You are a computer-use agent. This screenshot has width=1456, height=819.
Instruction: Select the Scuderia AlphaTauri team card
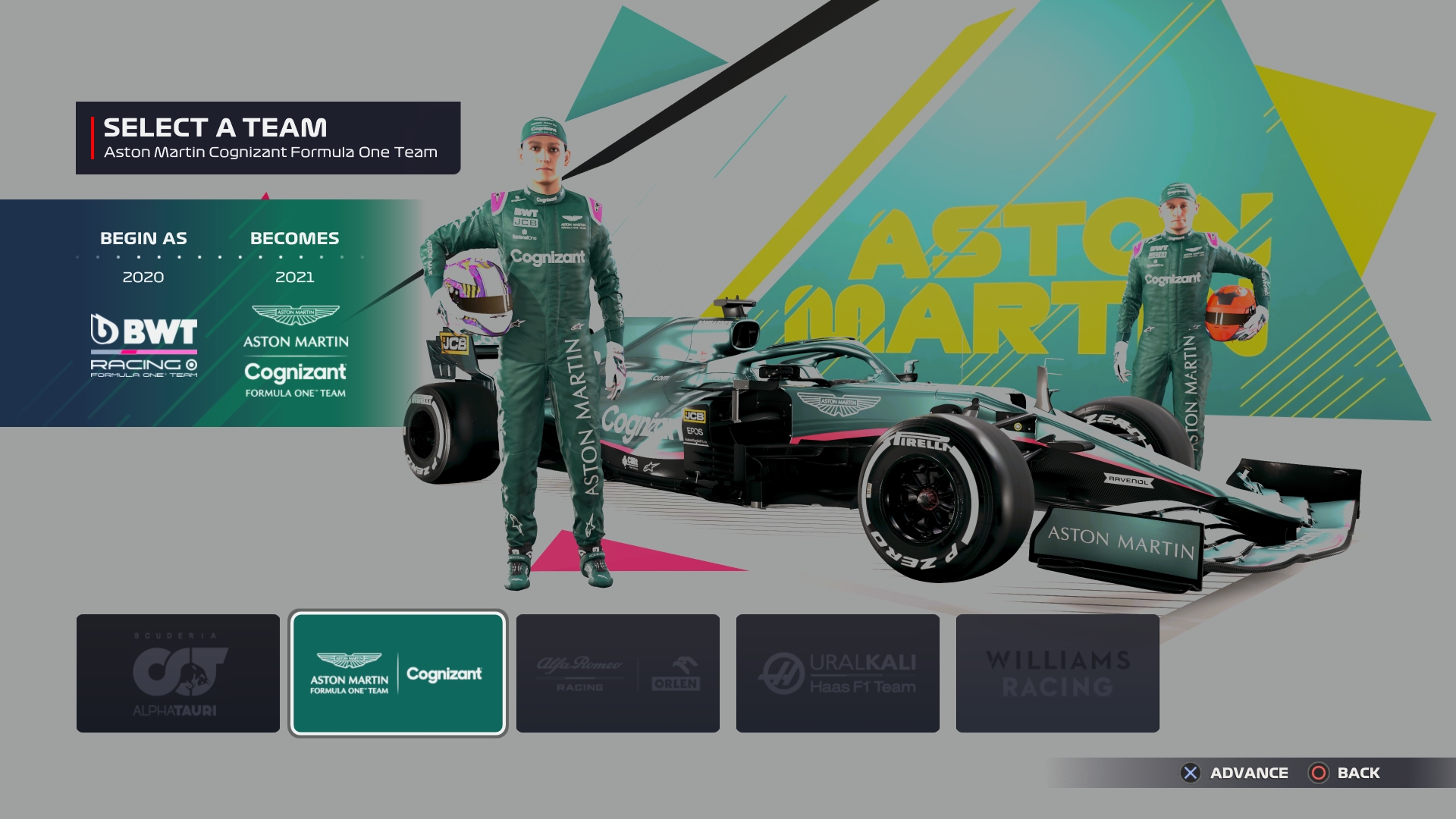177,673
